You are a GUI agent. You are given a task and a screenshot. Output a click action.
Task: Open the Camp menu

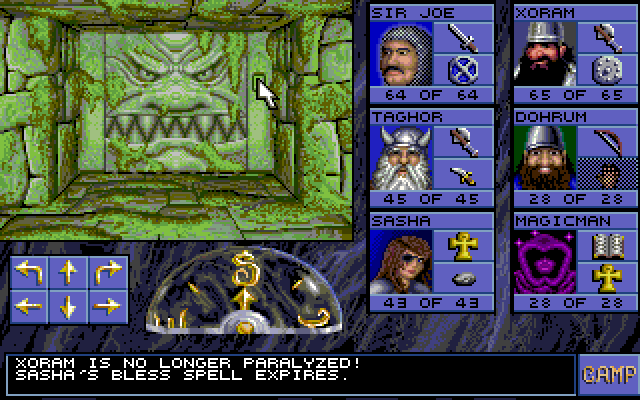pos(607,374)
